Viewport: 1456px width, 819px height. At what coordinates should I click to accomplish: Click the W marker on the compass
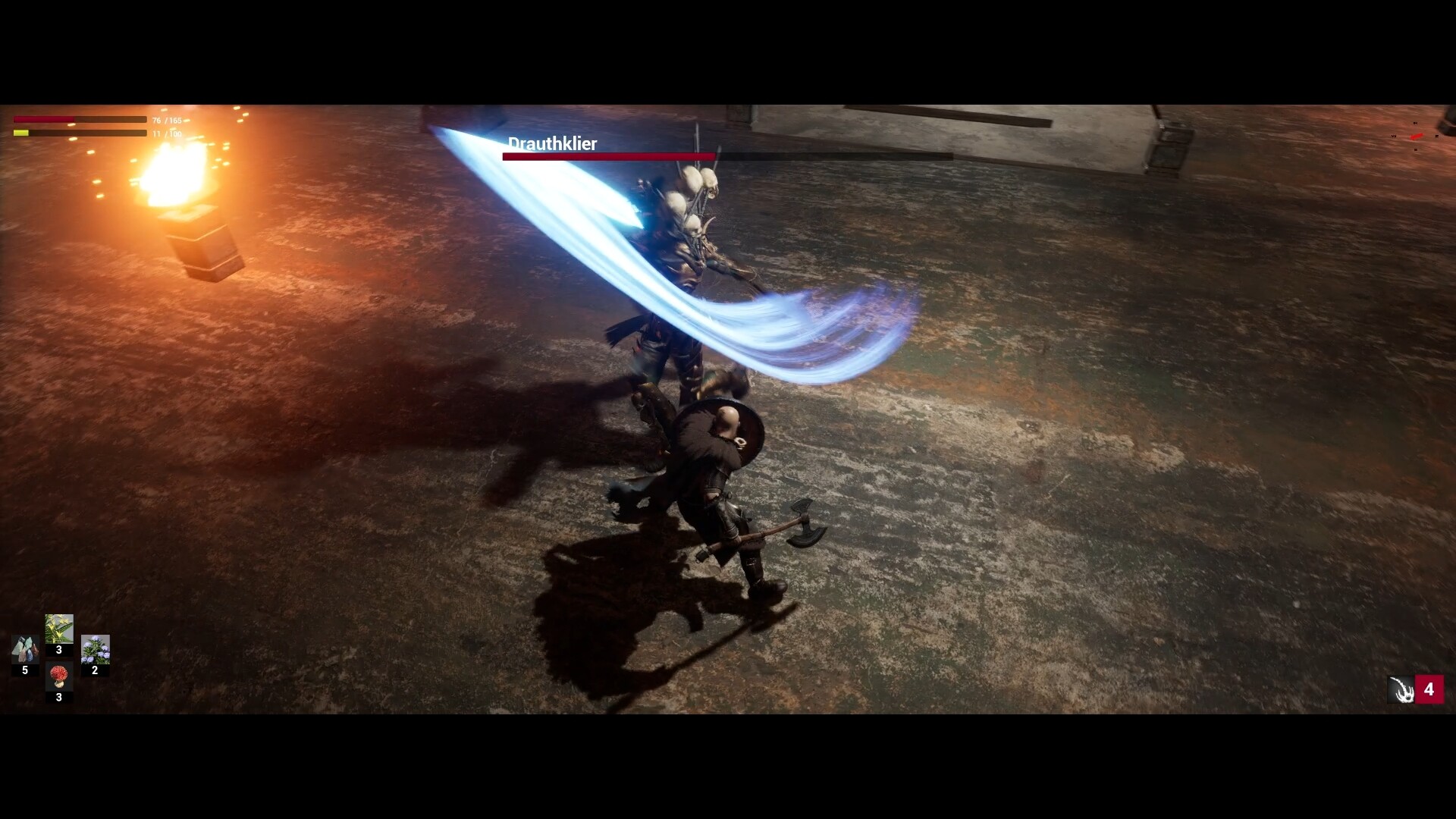pos(1394,136)
